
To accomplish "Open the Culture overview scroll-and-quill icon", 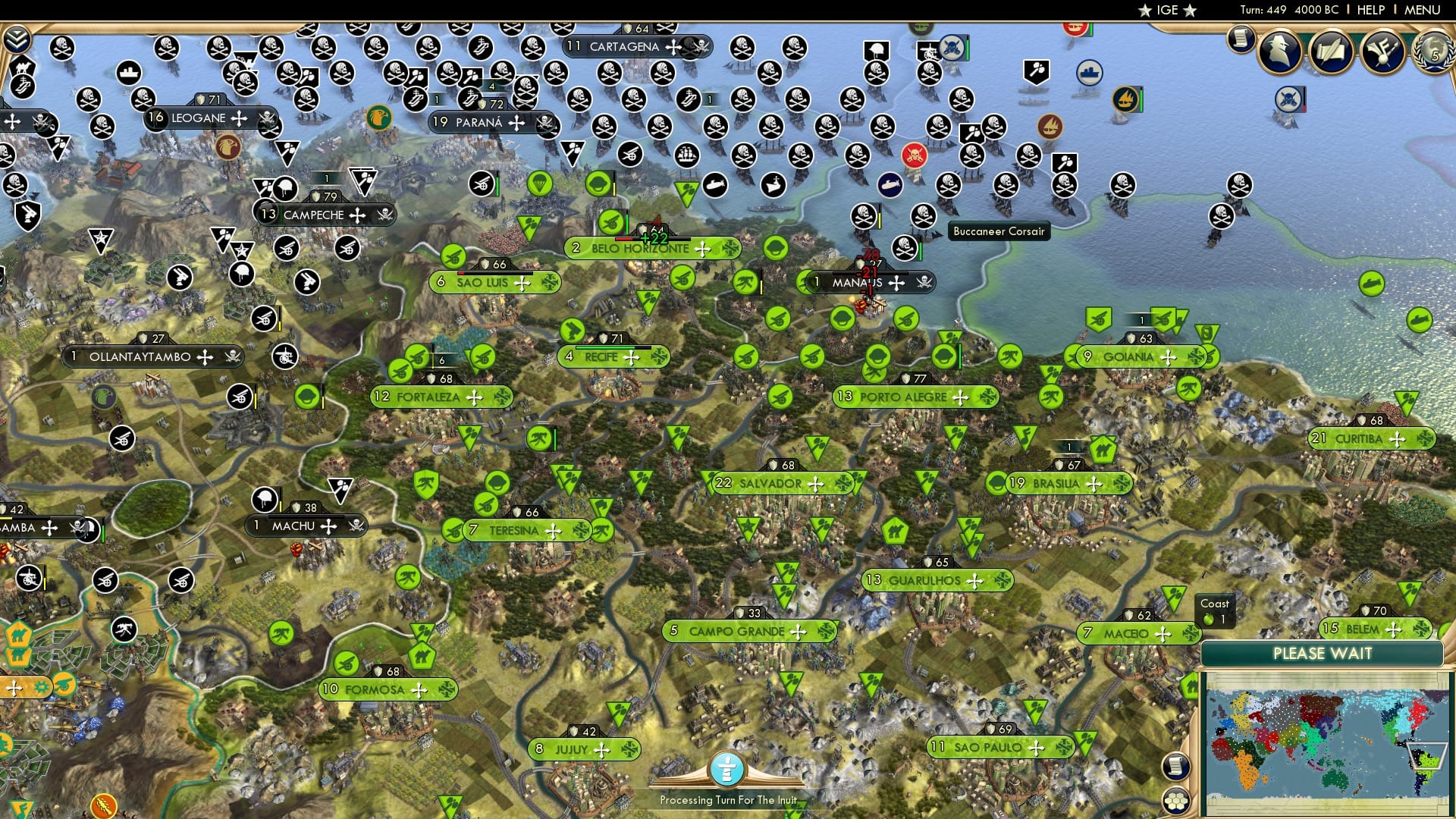I will tap(1332, 53).
